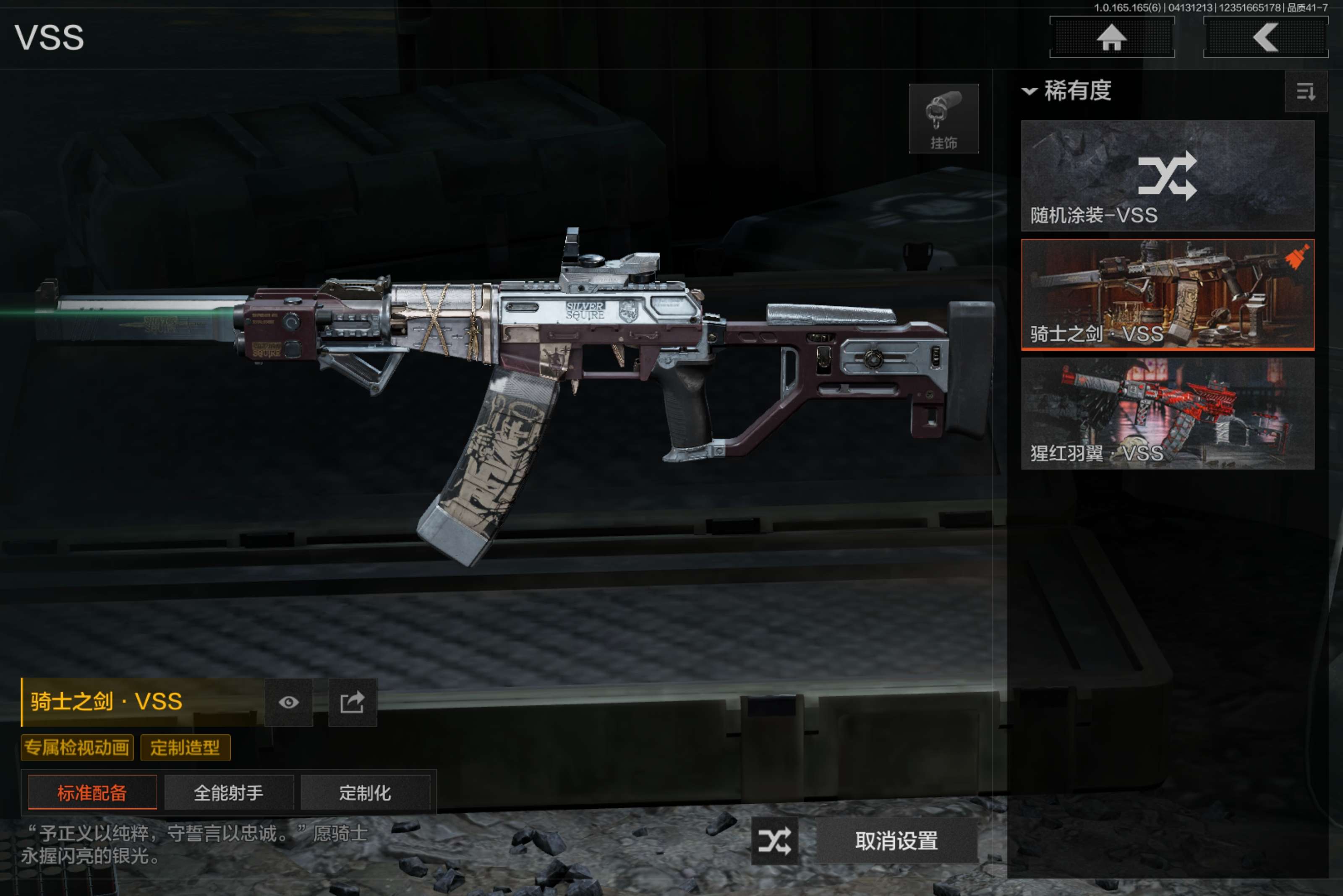This screenshot has height=896, width=1343.
Task: Select the 定制化 tab
Action: click(x=365, y=792)
